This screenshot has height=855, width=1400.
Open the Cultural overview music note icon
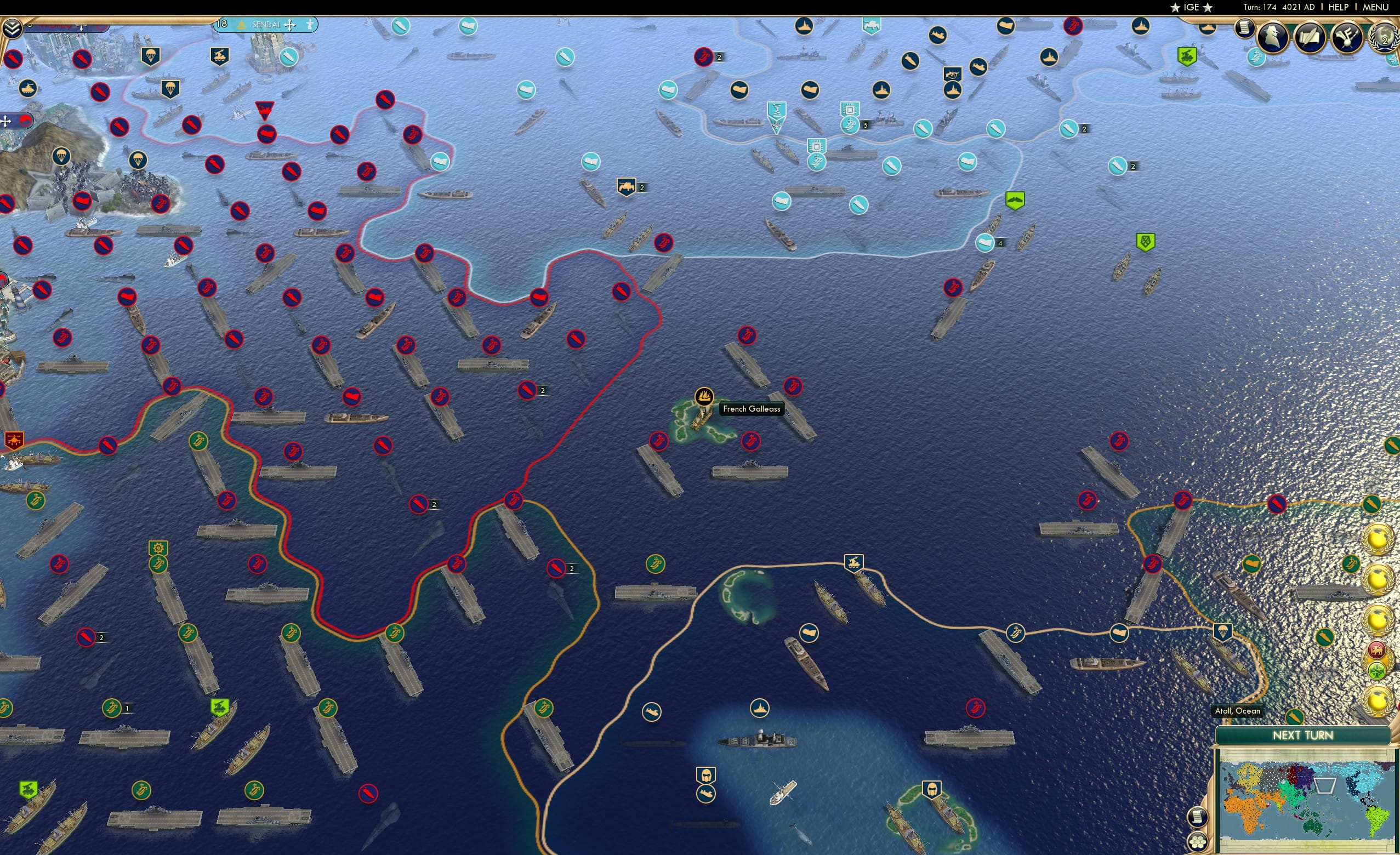pyautogui.click(x=1347, y=38)
